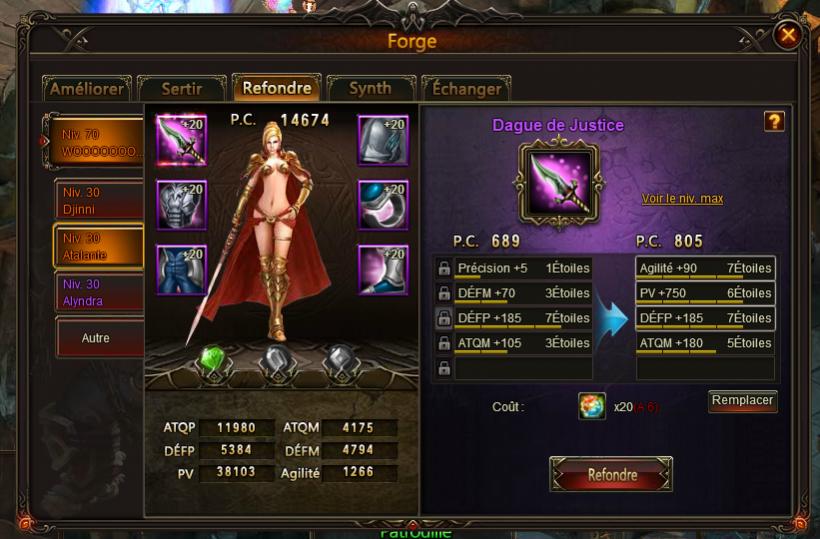Switch to the Synth tab

click(370, 89)
